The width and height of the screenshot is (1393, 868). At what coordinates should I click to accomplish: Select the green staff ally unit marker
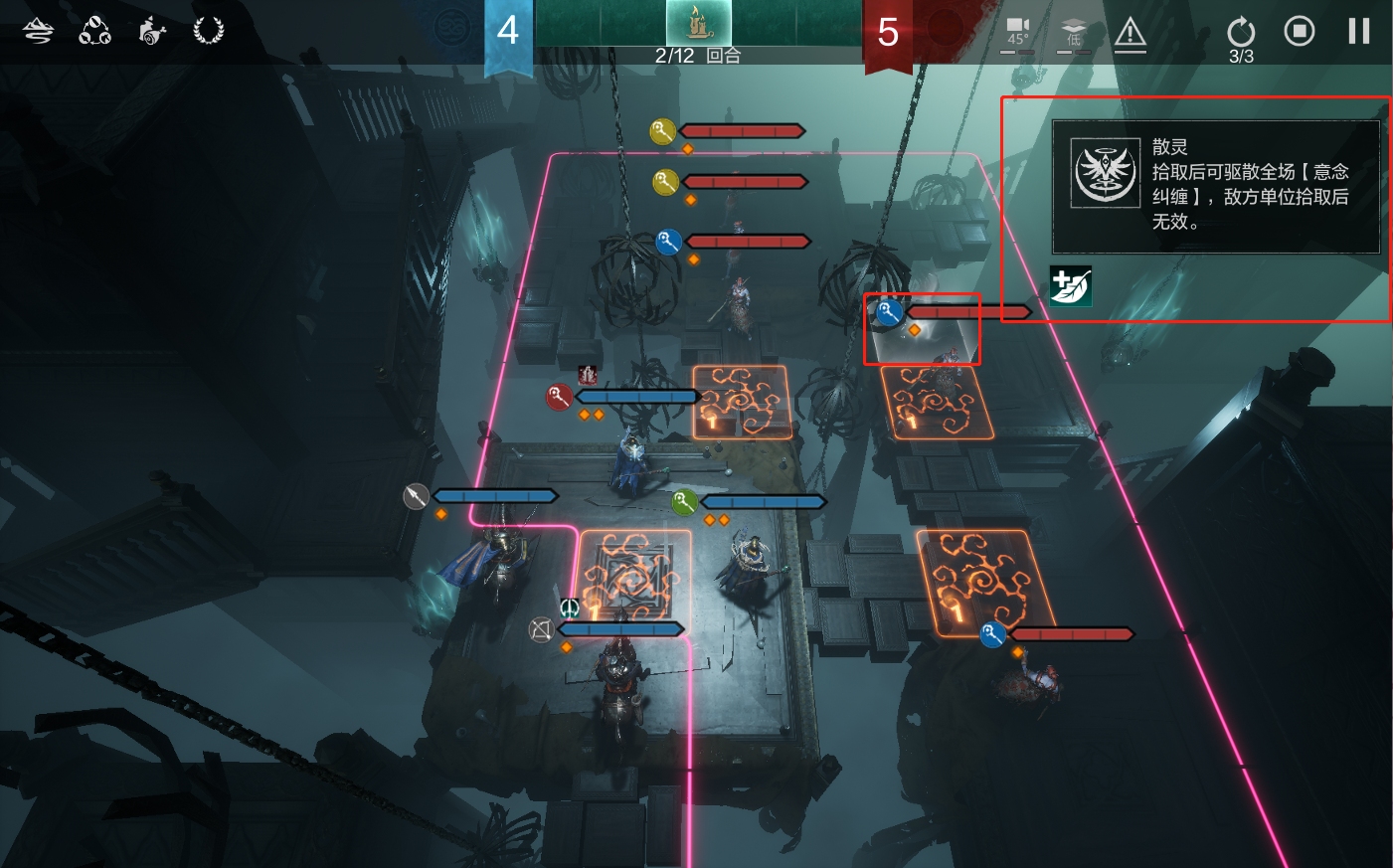[x=684, y=502]
